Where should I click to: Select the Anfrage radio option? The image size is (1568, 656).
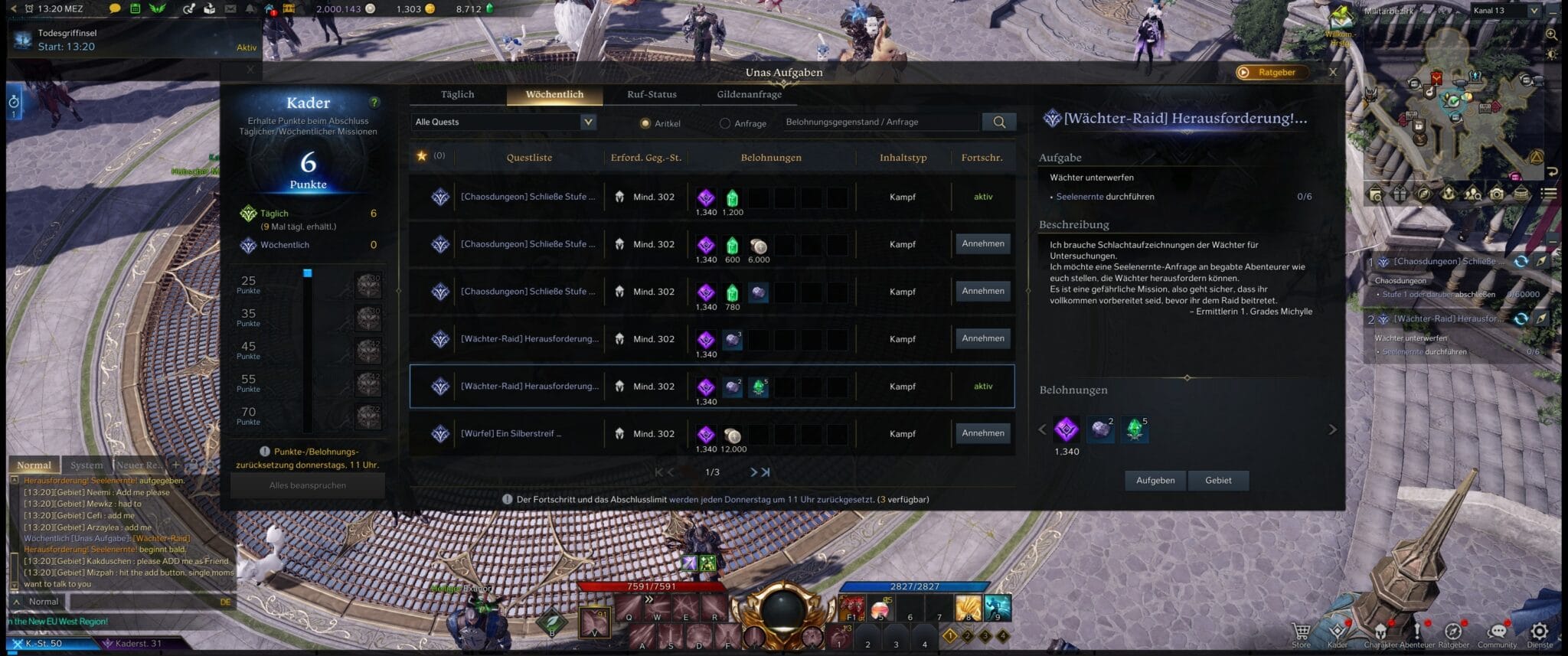(725, 123)
